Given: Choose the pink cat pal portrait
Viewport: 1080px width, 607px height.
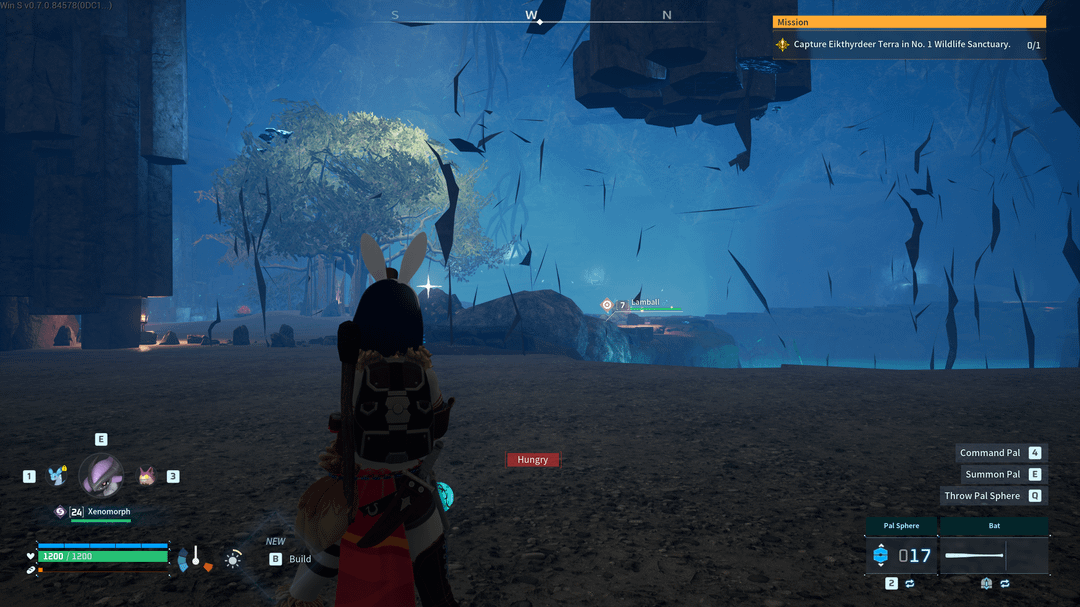Looking at the screenshot, I should point(146,476).
